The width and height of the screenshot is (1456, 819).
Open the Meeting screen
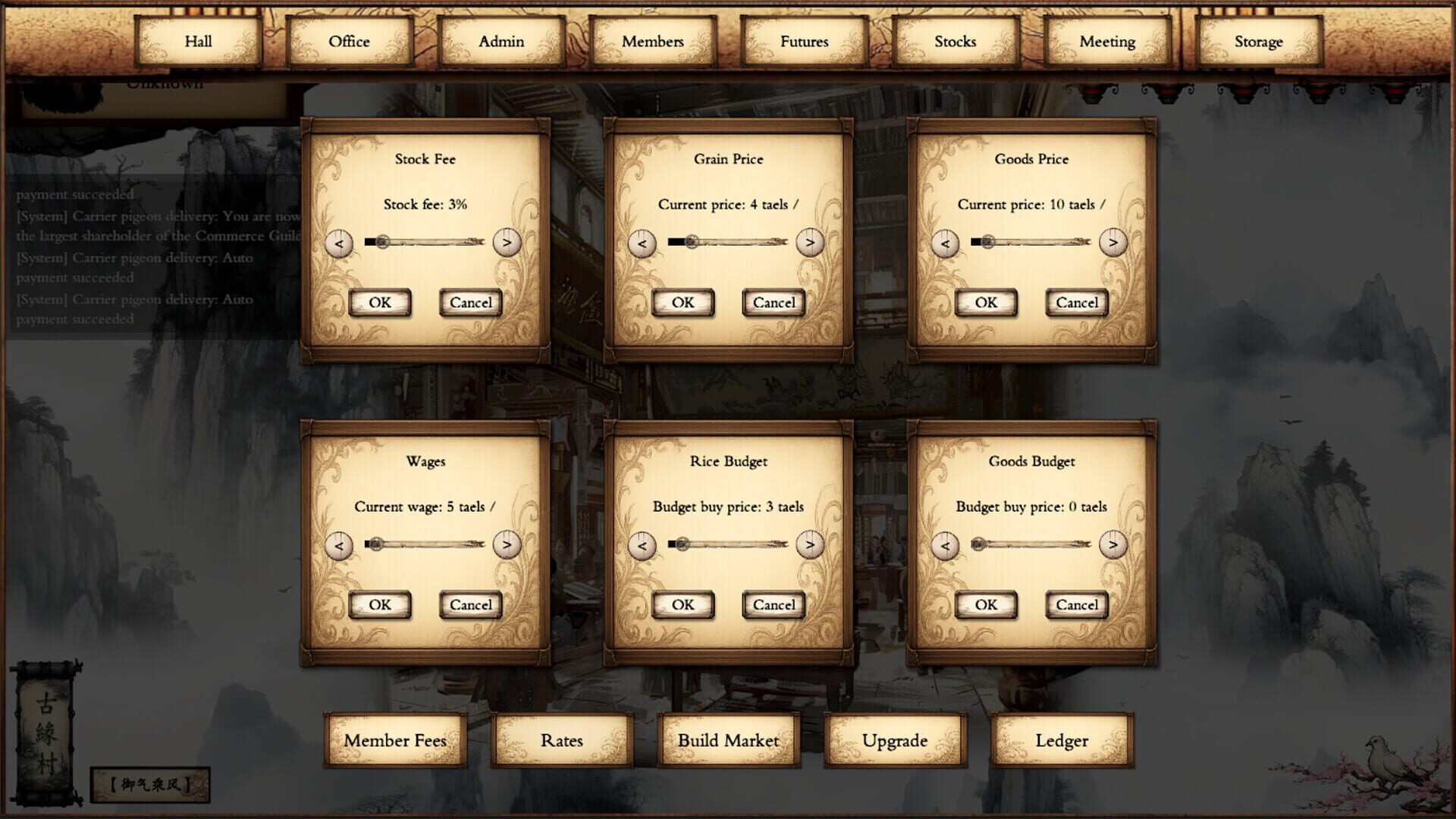1106,42
